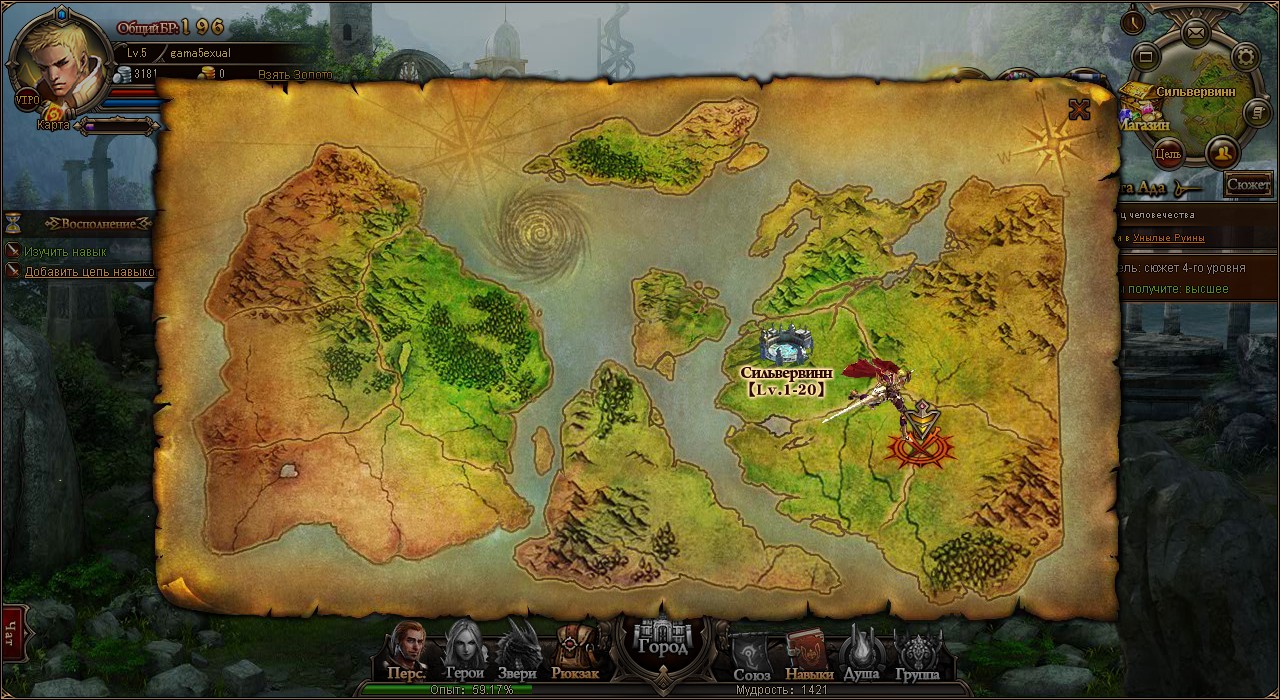Select Сильвервинн city on the map
Image resolution: width=1280 pixels, height=700 pixels.
click(x=785, y=347)
